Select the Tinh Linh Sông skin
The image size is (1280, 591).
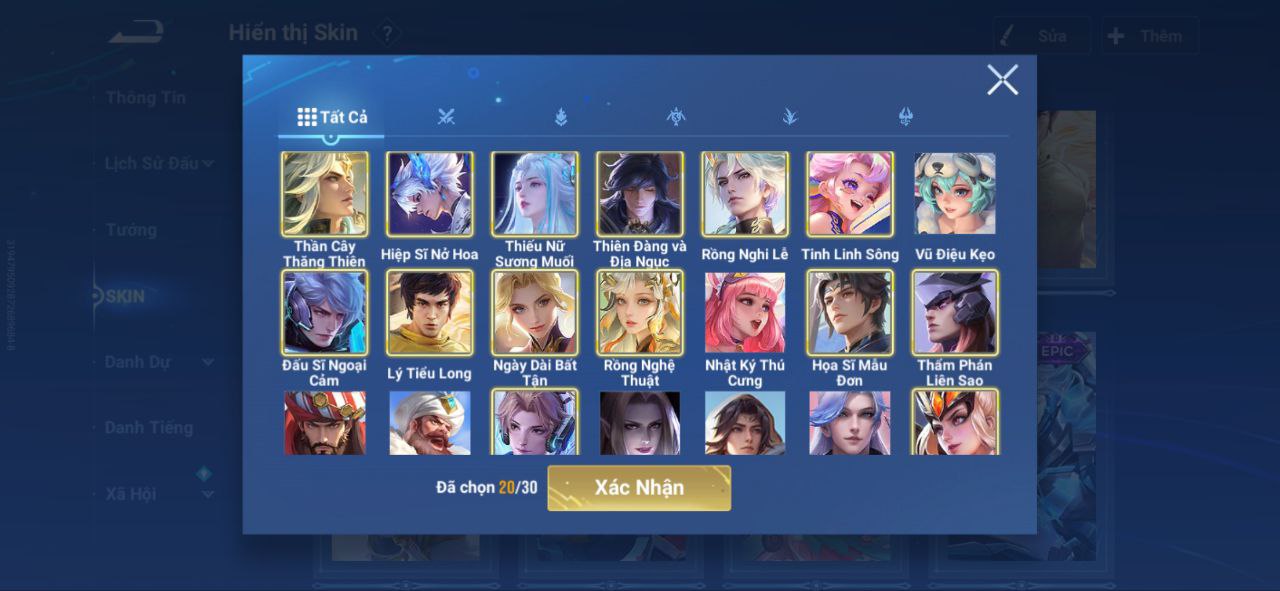[850, 194]
